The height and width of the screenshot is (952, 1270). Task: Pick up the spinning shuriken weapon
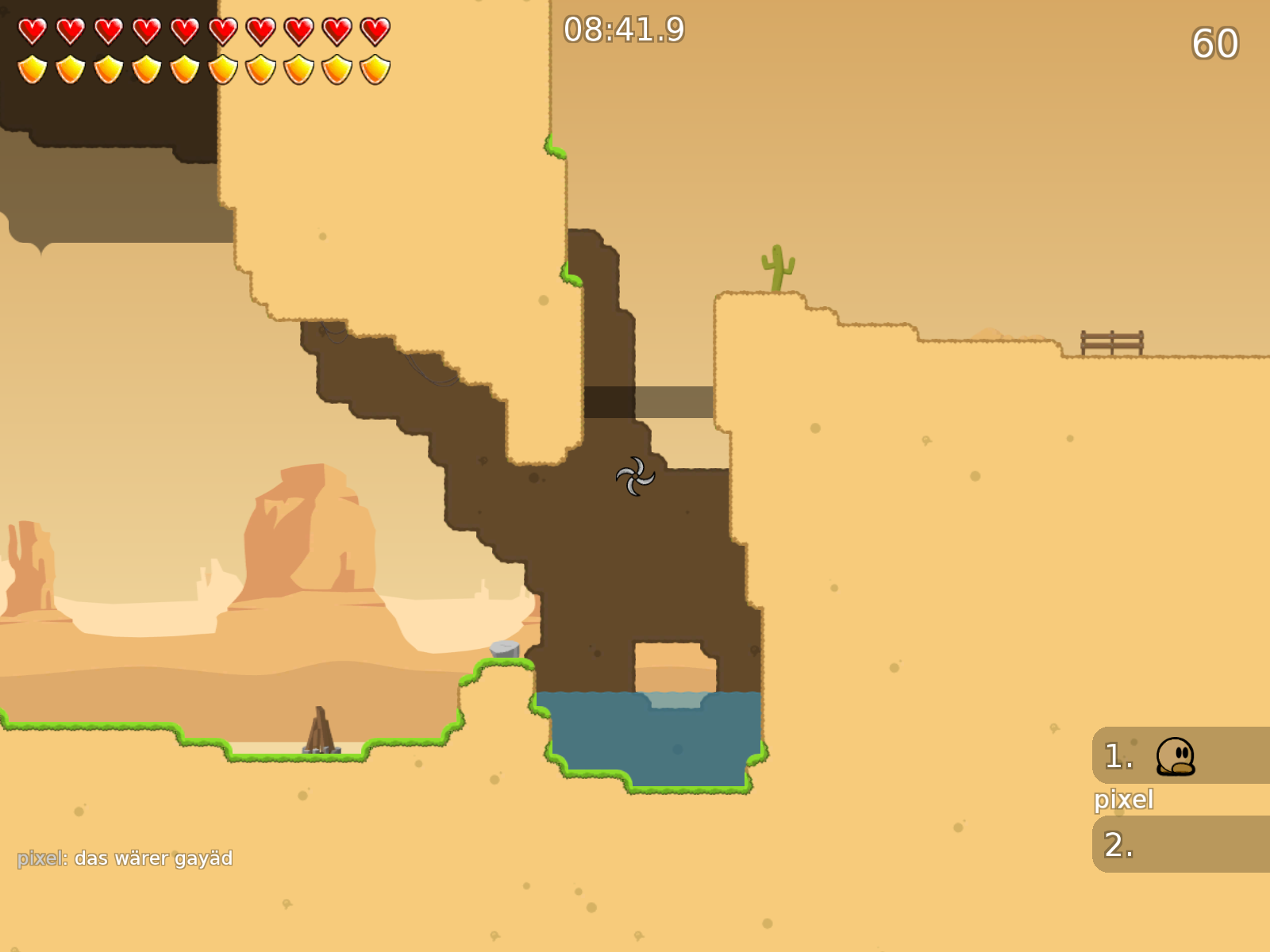[634, 477]
